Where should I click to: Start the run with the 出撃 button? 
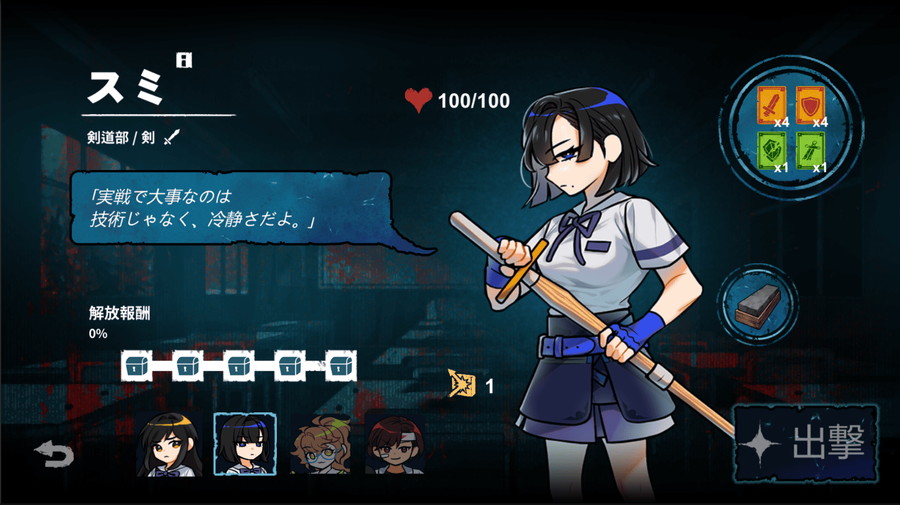click(x=808, y=443)
